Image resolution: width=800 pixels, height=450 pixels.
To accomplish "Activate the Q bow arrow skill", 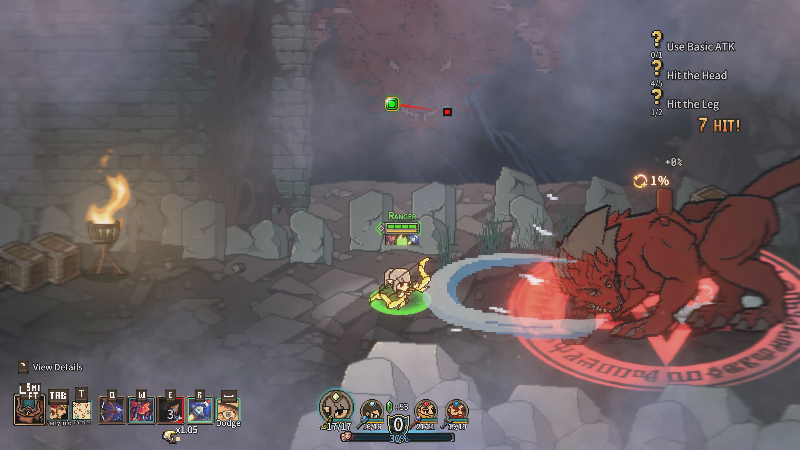I will [x=111, y=410].
